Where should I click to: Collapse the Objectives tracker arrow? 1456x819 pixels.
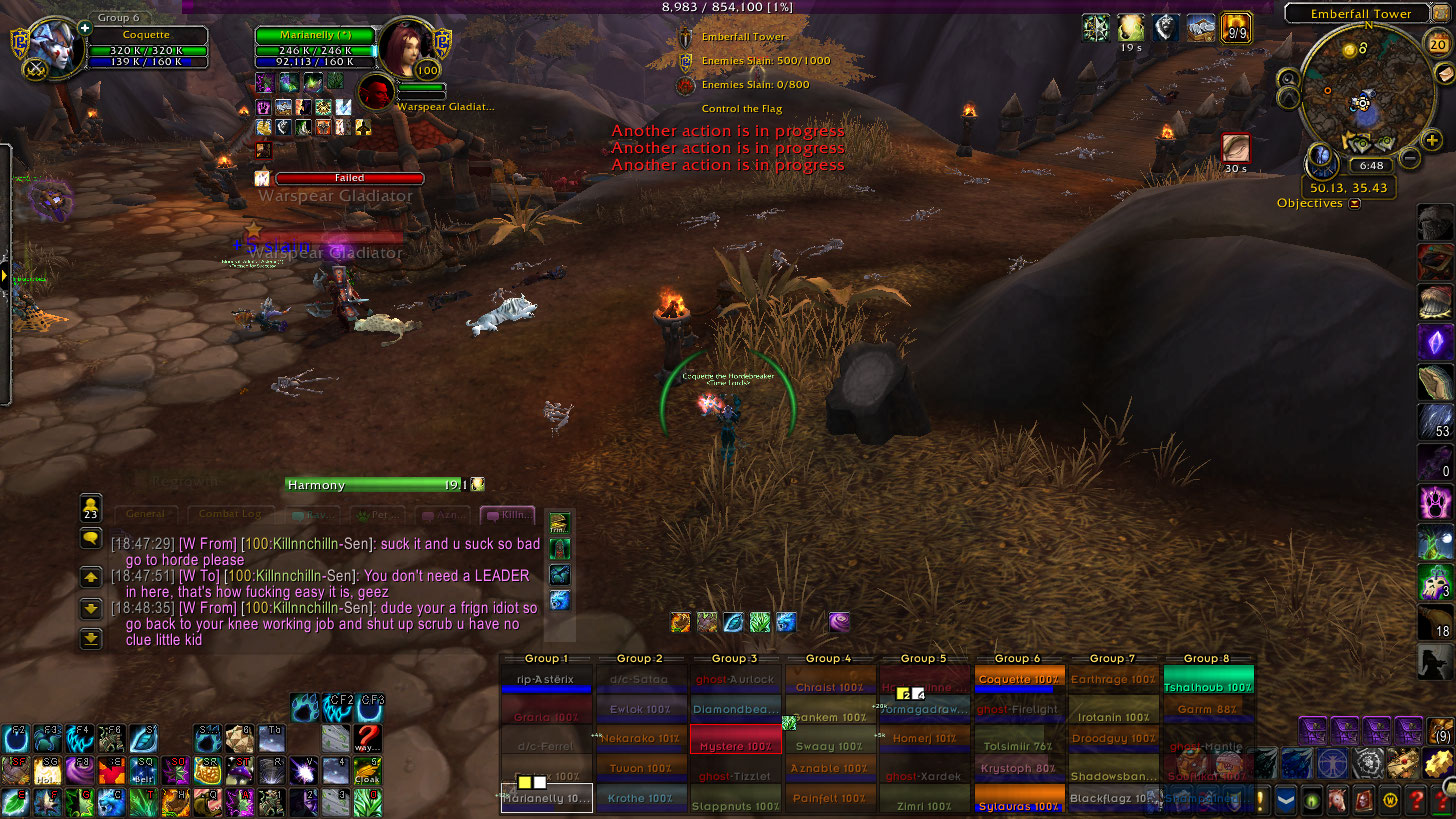tap(1355, 204)
